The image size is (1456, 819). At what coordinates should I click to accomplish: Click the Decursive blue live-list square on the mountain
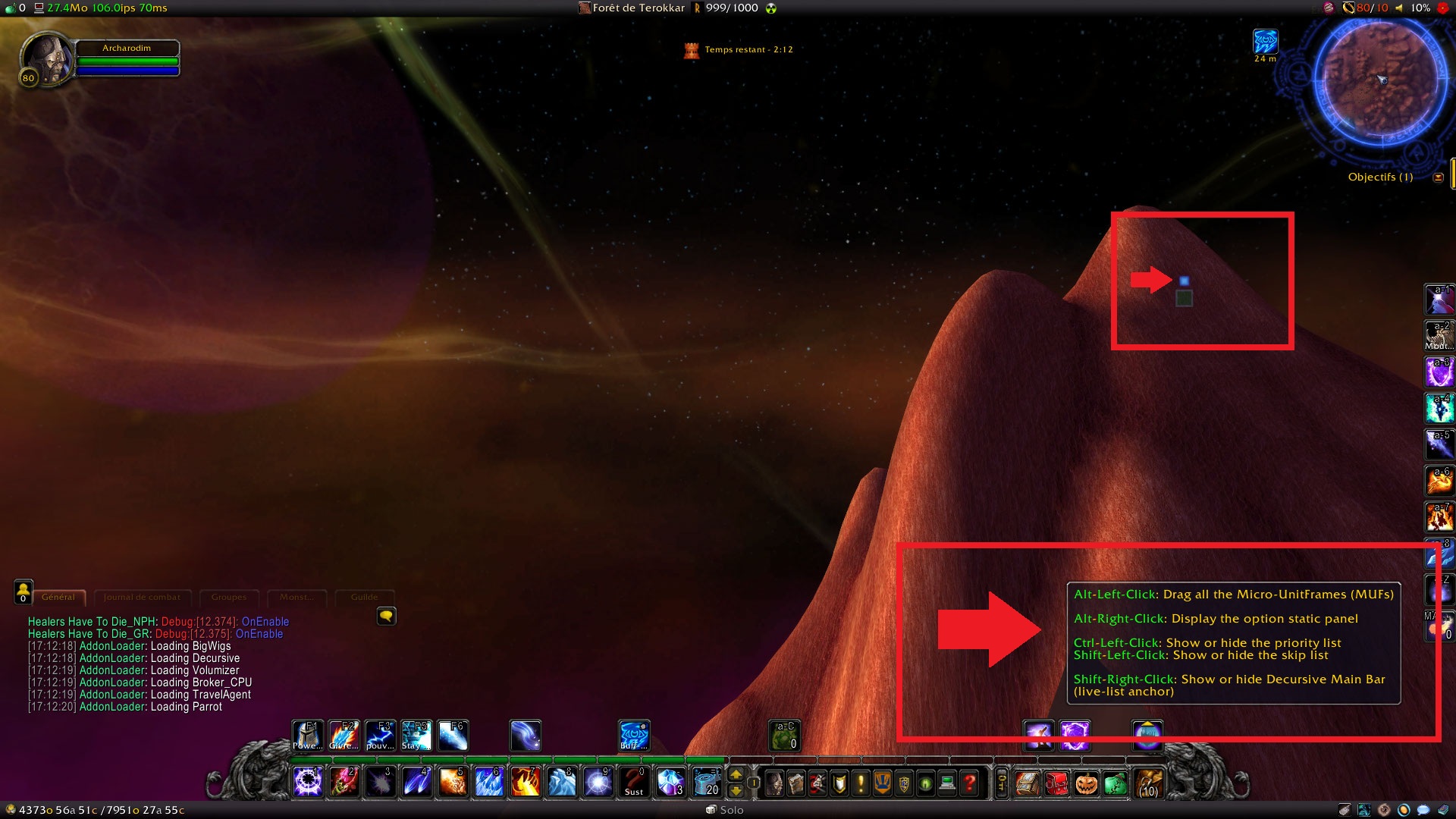click(1185, 281)
